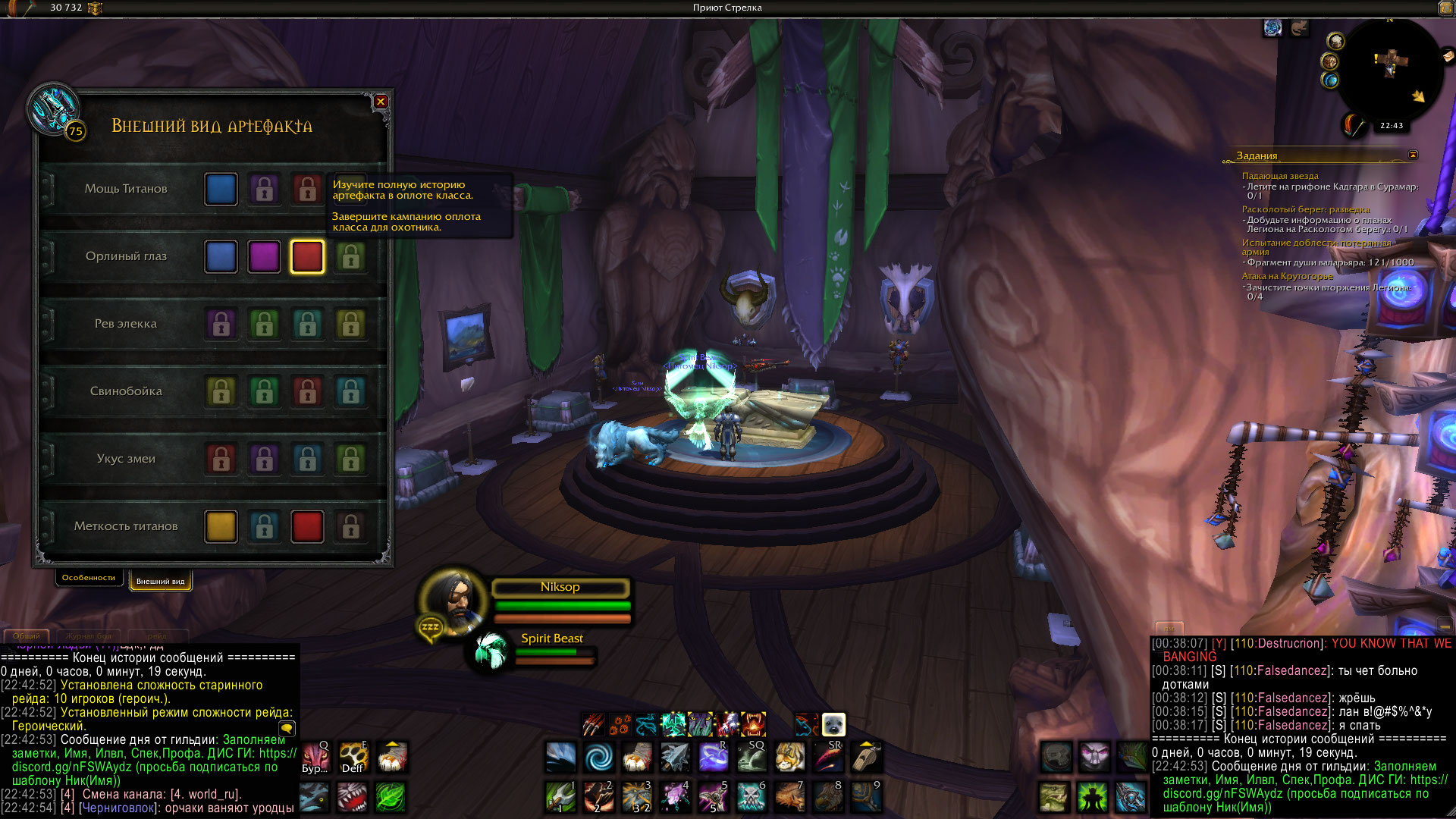Close the artifact appearance window
Viewport: 1456px width, 819px height.
pos(381,102)
